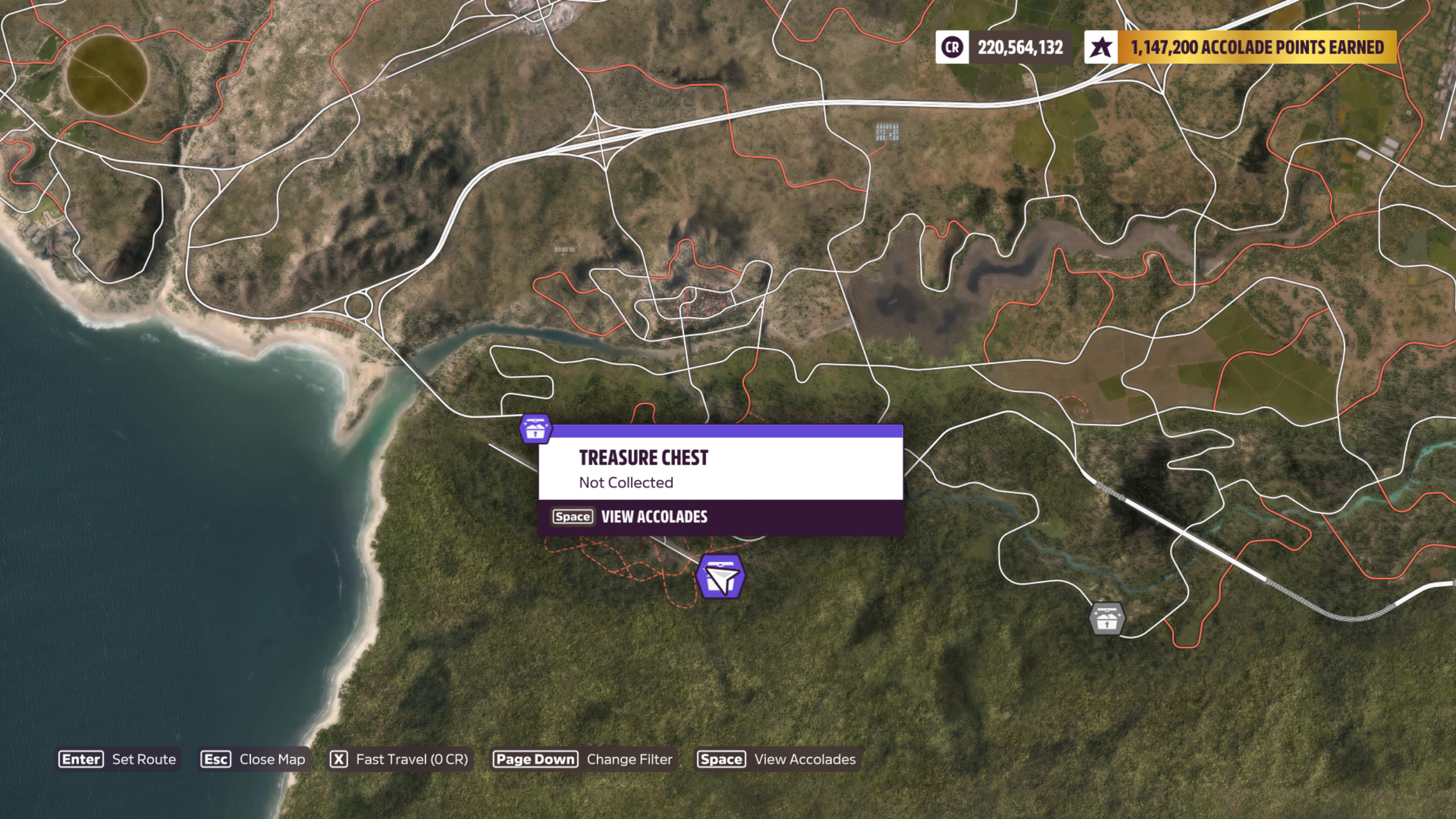Select the grey treasure chest map marker
Image resolution: width=1456 pixels, height=819 pixels.
coord(1106,618)
